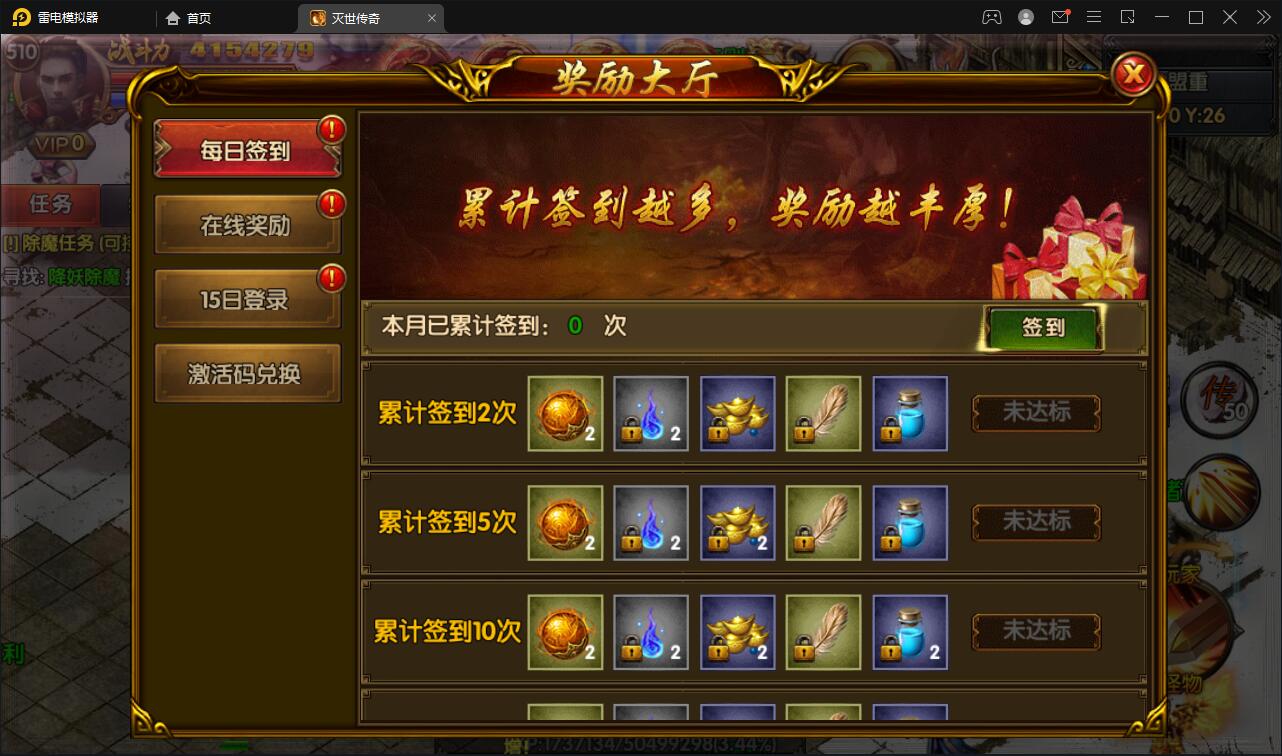Screen dimensions: 1282x756
Task: Click the blue flame reward icon
Action: 650,413
